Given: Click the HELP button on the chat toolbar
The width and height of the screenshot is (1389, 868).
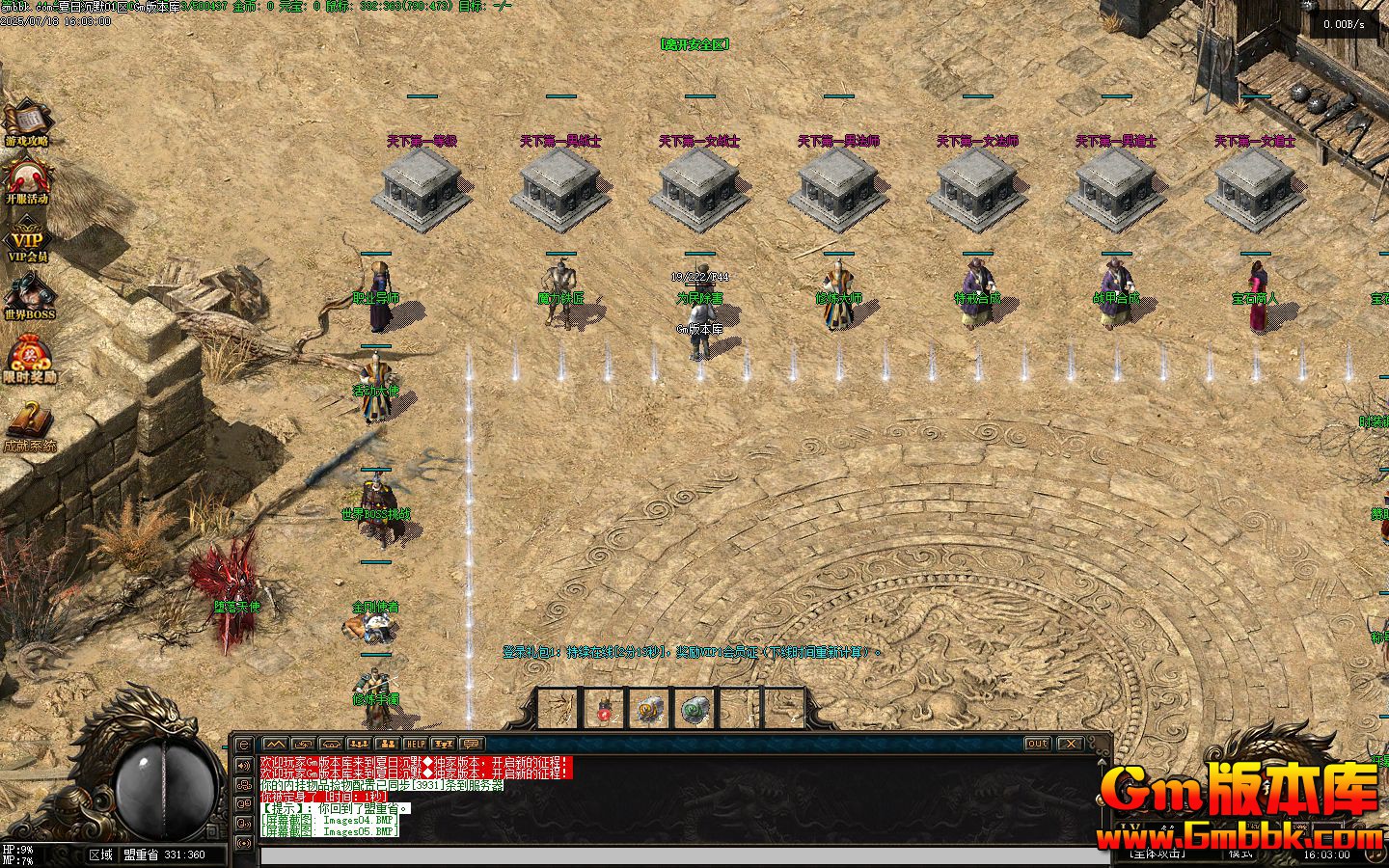Looking at the screenshot, I should click(x=415, y=744).
